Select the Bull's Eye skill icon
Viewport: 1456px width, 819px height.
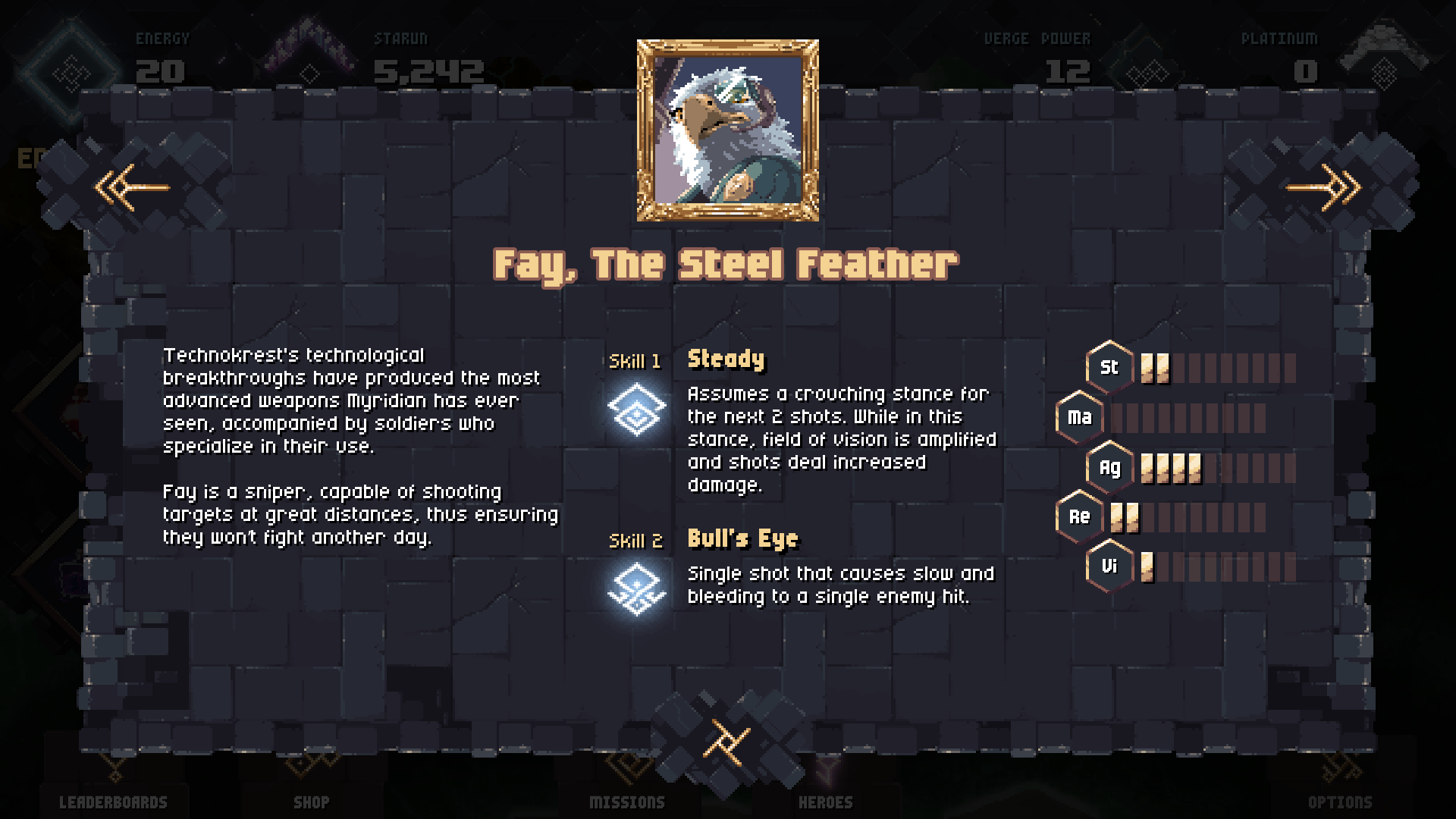pyautogui.click(x=635, y=588)
